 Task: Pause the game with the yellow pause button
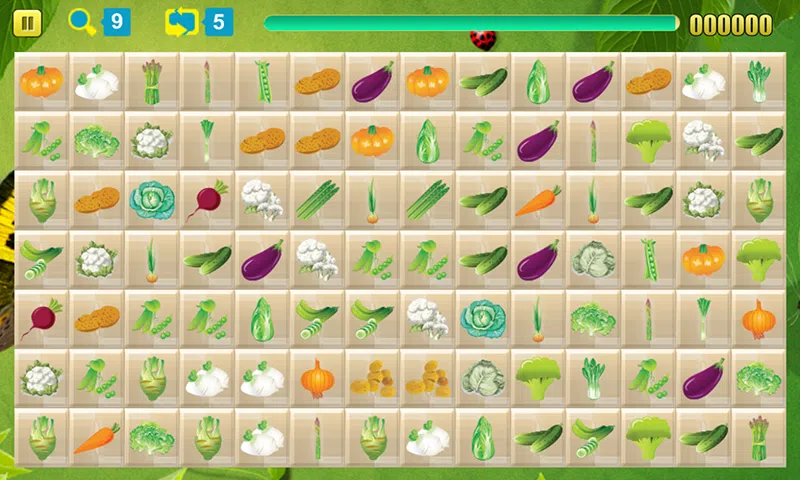[28, 23]
